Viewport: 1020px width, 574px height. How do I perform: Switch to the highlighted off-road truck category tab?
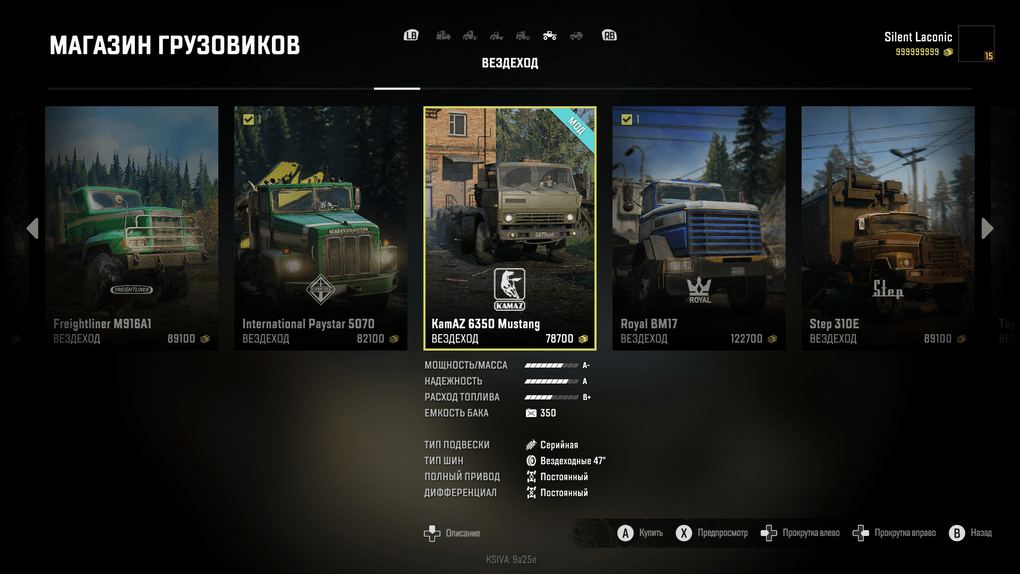click(x=549, y=36)
